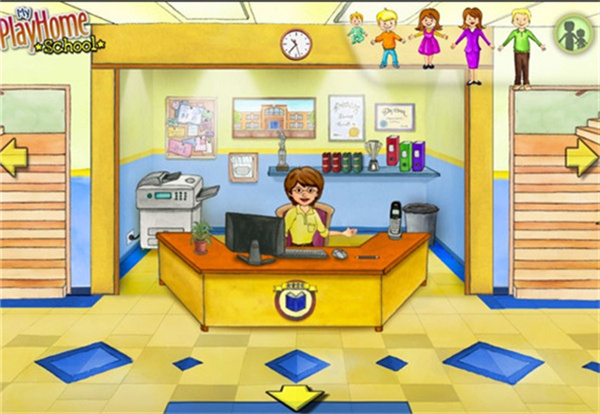The height and width of the screenshot is (414, 600).
Task: Go to the room on the left with the yellow arrow
Action: (x=11, y=158)
